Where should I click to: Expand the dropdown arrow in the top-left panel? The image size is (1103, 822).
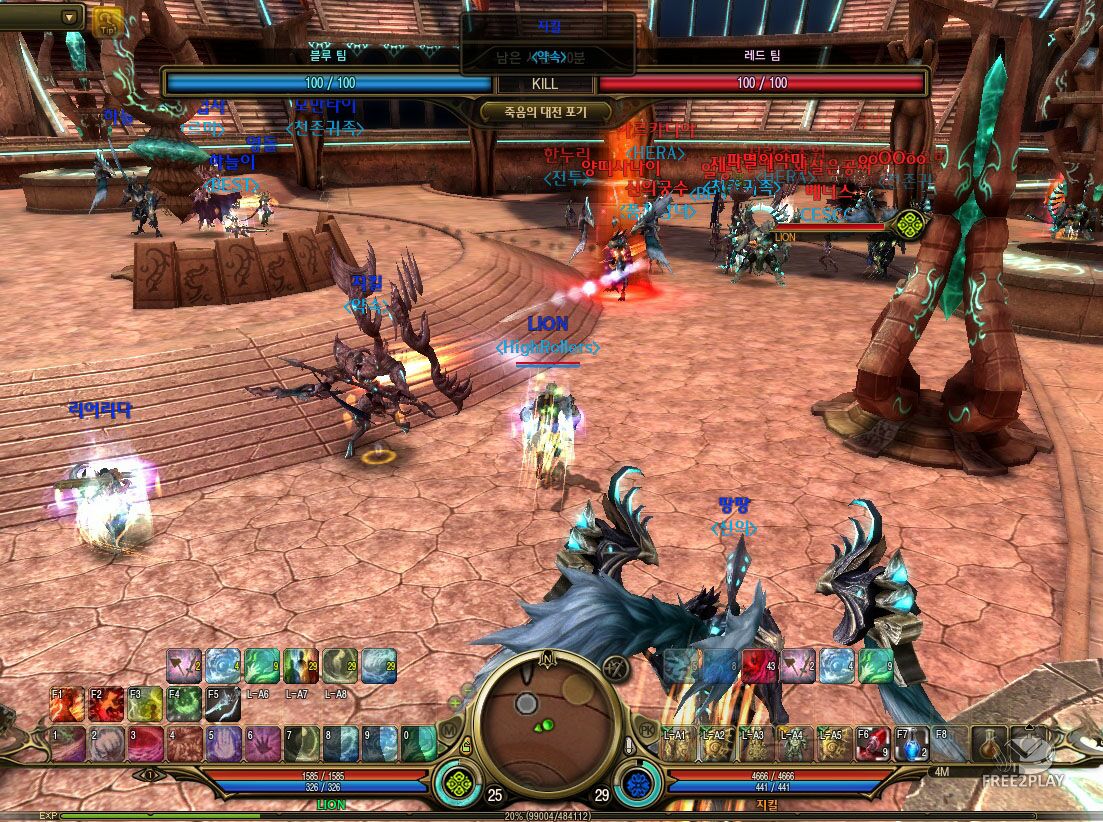pos(70,17)
